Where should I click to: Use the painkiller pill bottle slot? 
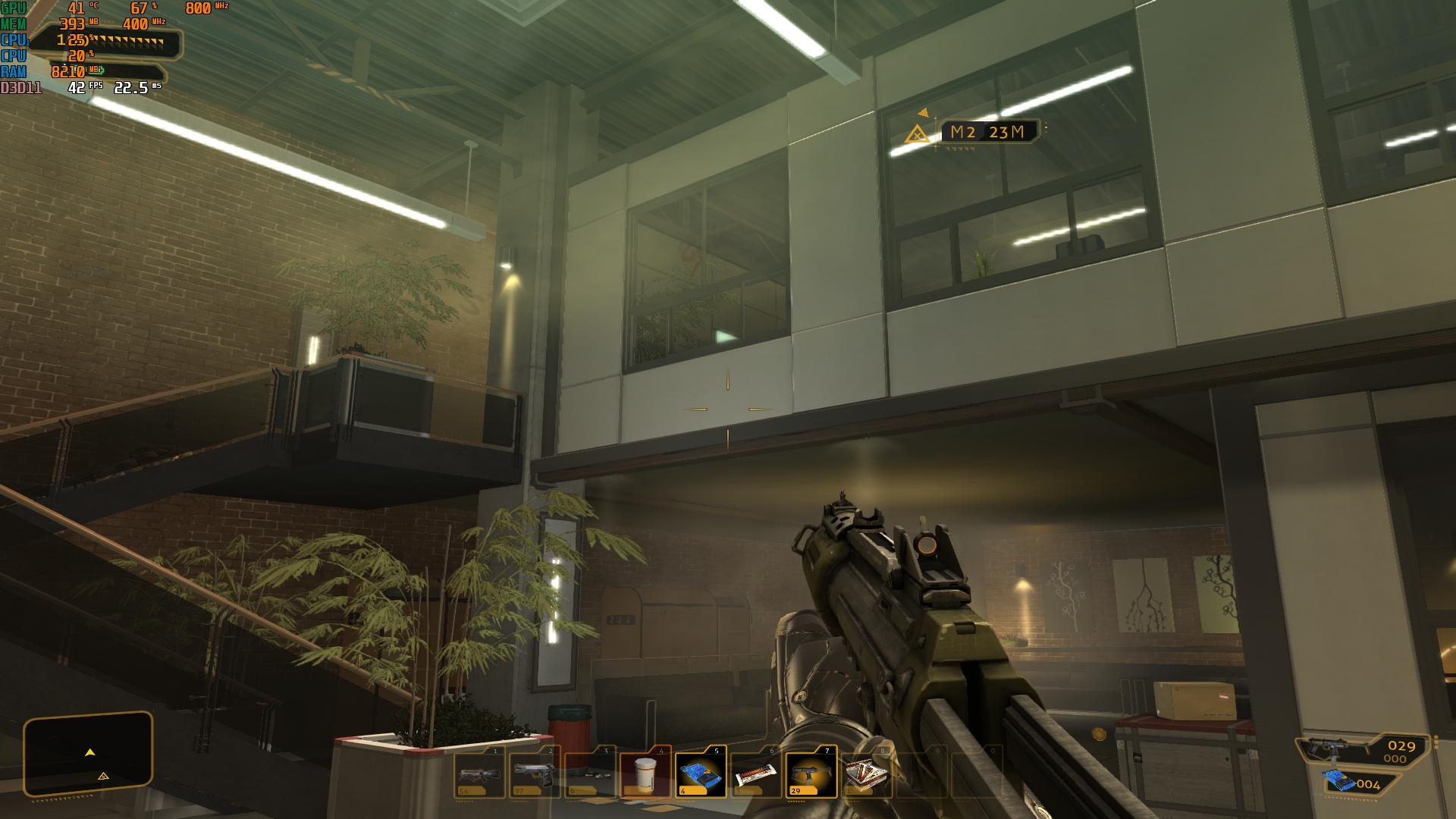(x=645, y=773)
